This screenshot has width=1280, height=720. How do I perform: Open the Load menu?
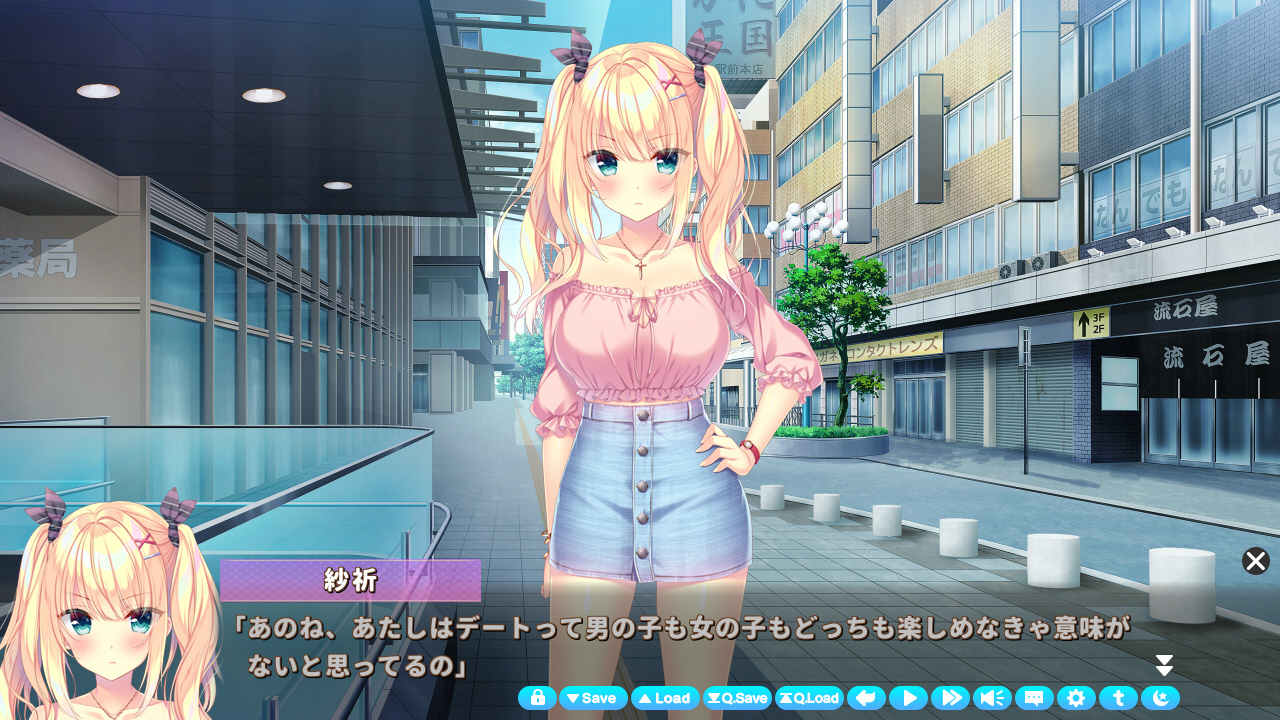pos(665,698)
